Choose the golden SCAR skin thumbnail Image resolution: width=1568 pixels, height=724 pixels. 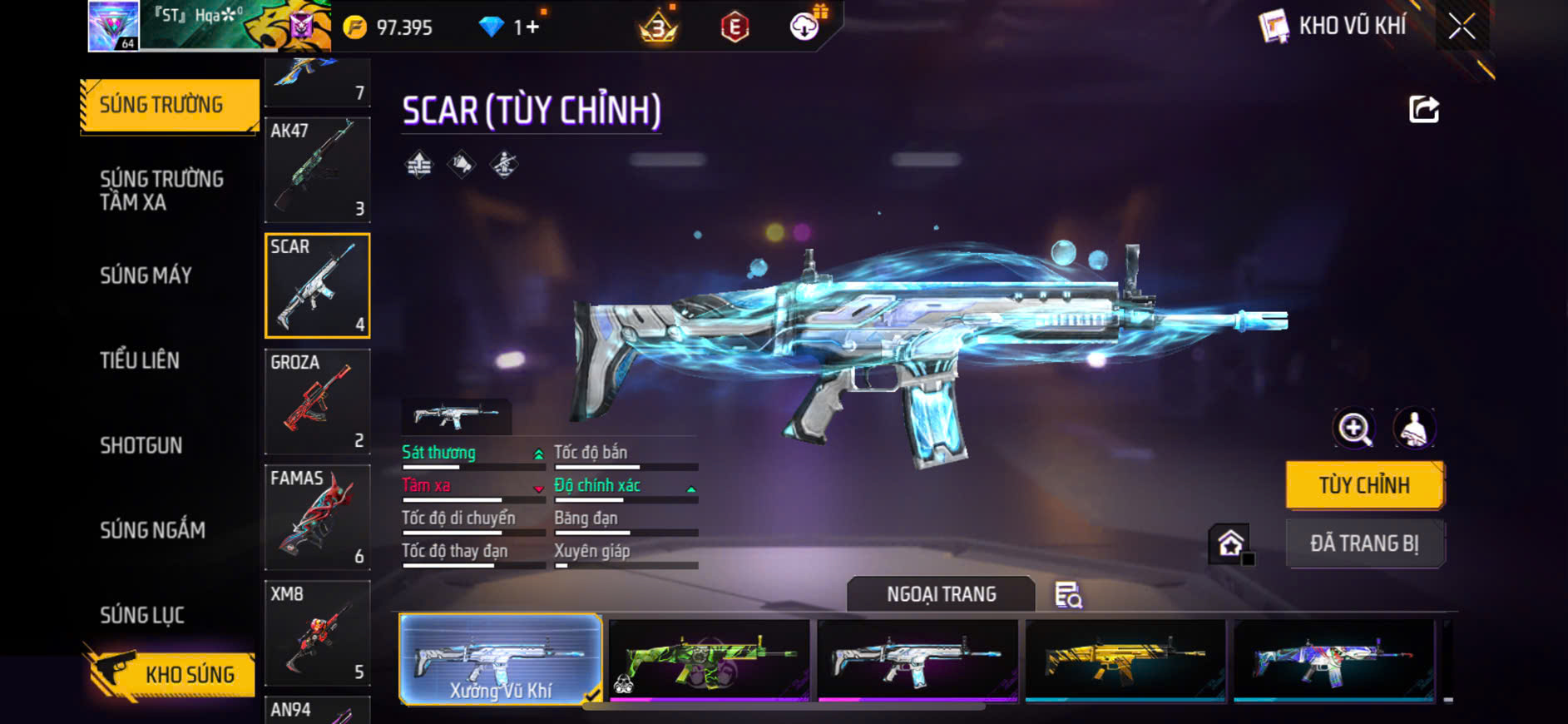coord(1125,660)
